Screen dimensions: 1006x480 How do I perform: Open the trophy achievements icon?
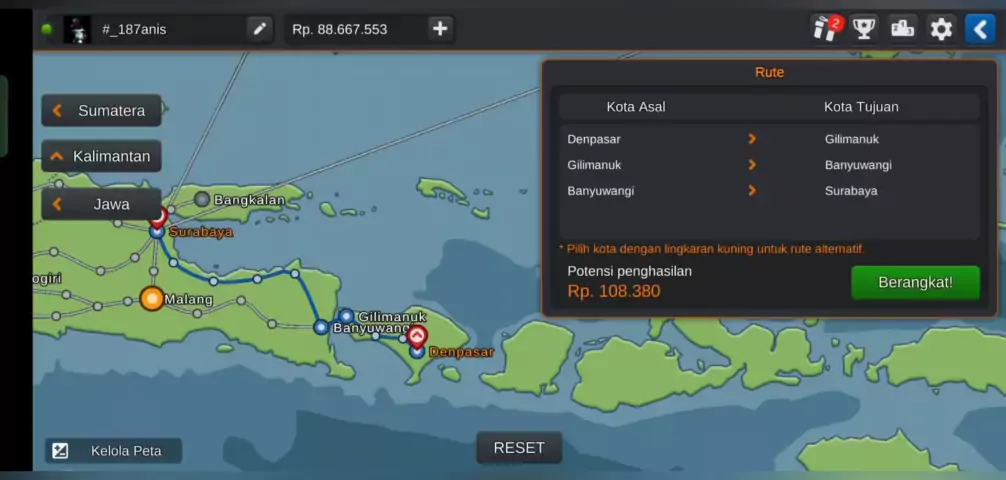point(864,29)
